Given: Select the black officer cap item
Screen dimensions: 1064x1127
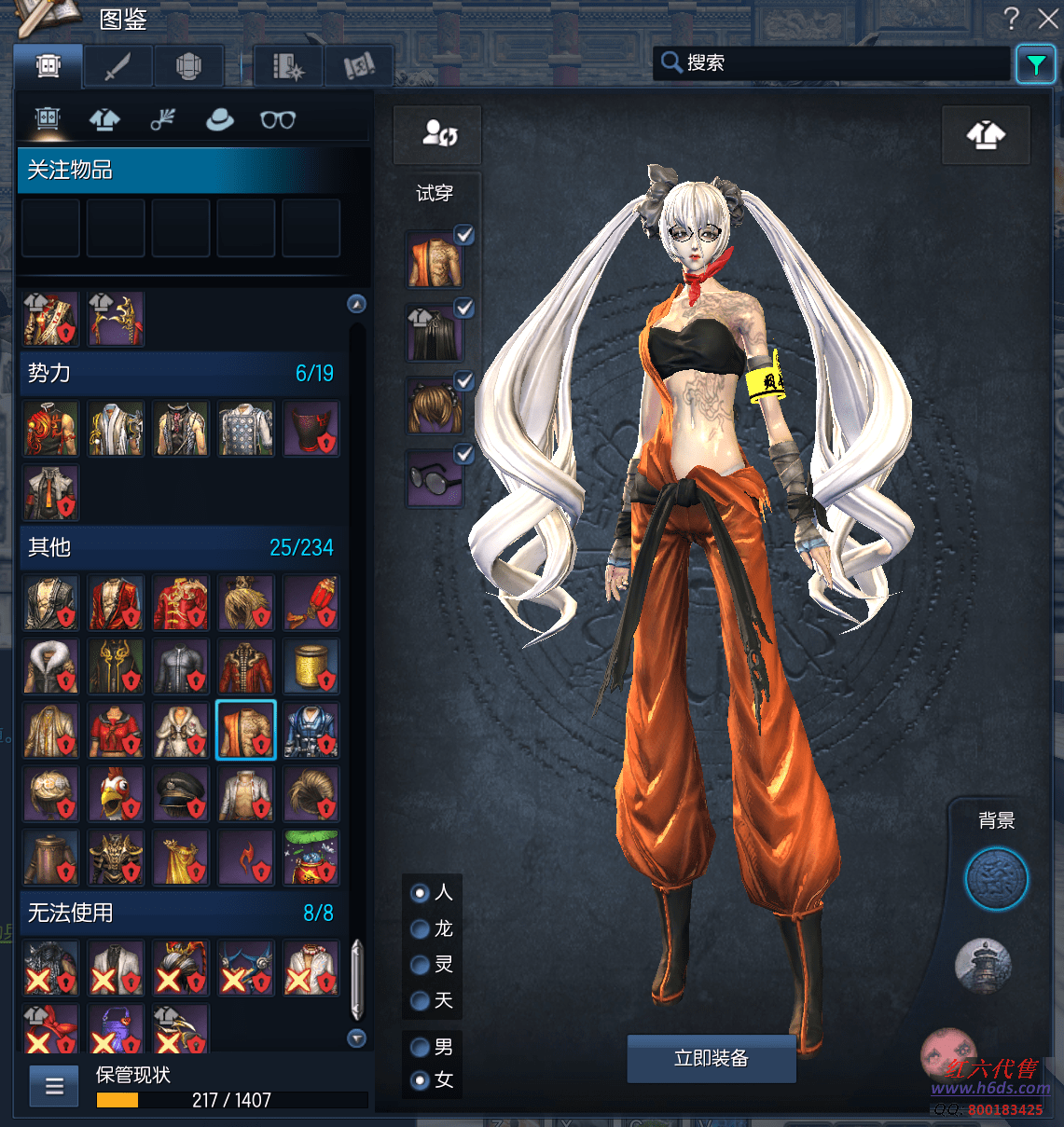Looking at the screenshot, I should point(181,793).
